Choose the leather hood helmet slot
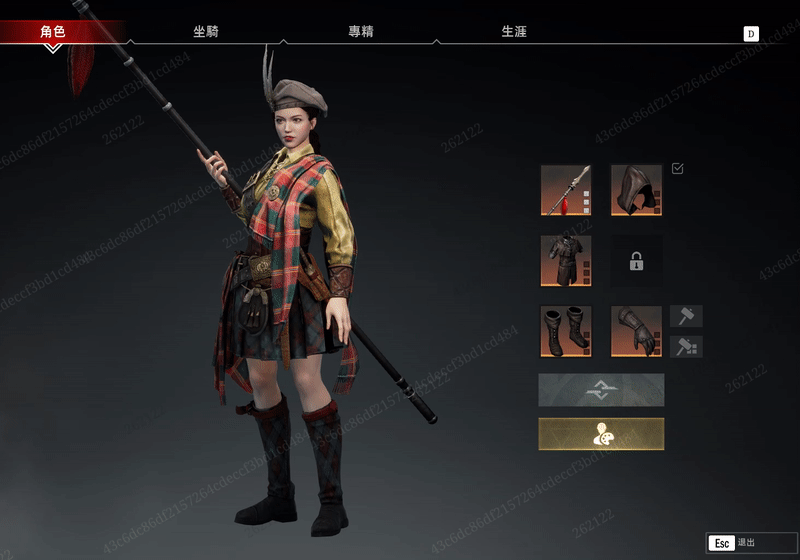800x560 pixels. [x=636, y=190]
